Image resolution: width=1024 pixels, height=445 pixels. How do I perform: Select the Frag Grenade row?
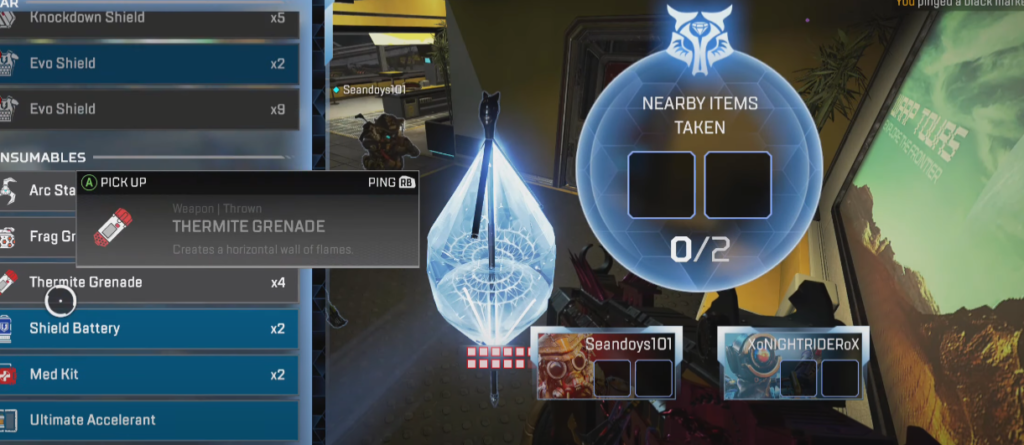pos(40,238)
